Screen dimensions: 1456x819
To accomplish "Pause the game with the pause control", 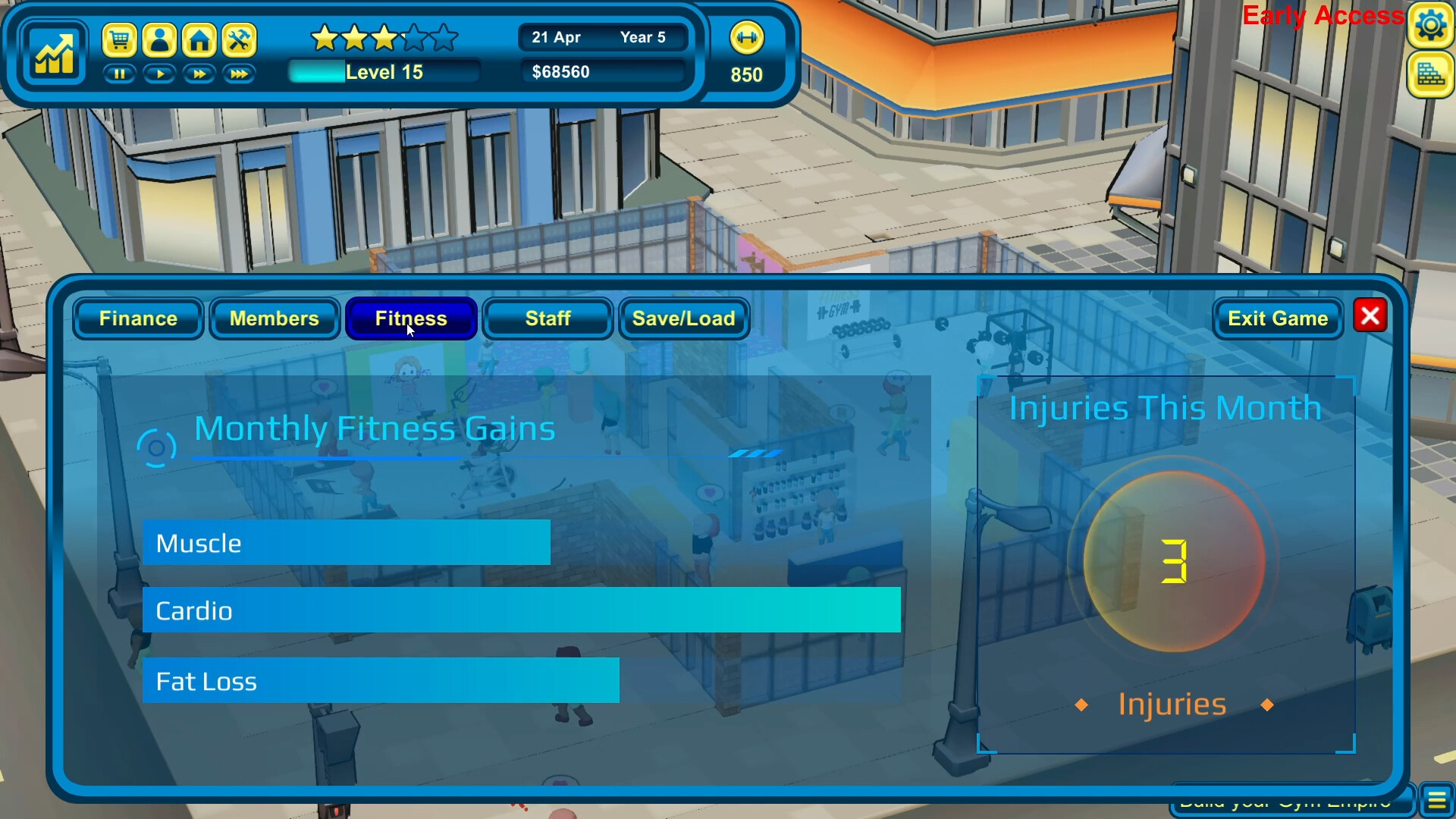I will [120, 74].
